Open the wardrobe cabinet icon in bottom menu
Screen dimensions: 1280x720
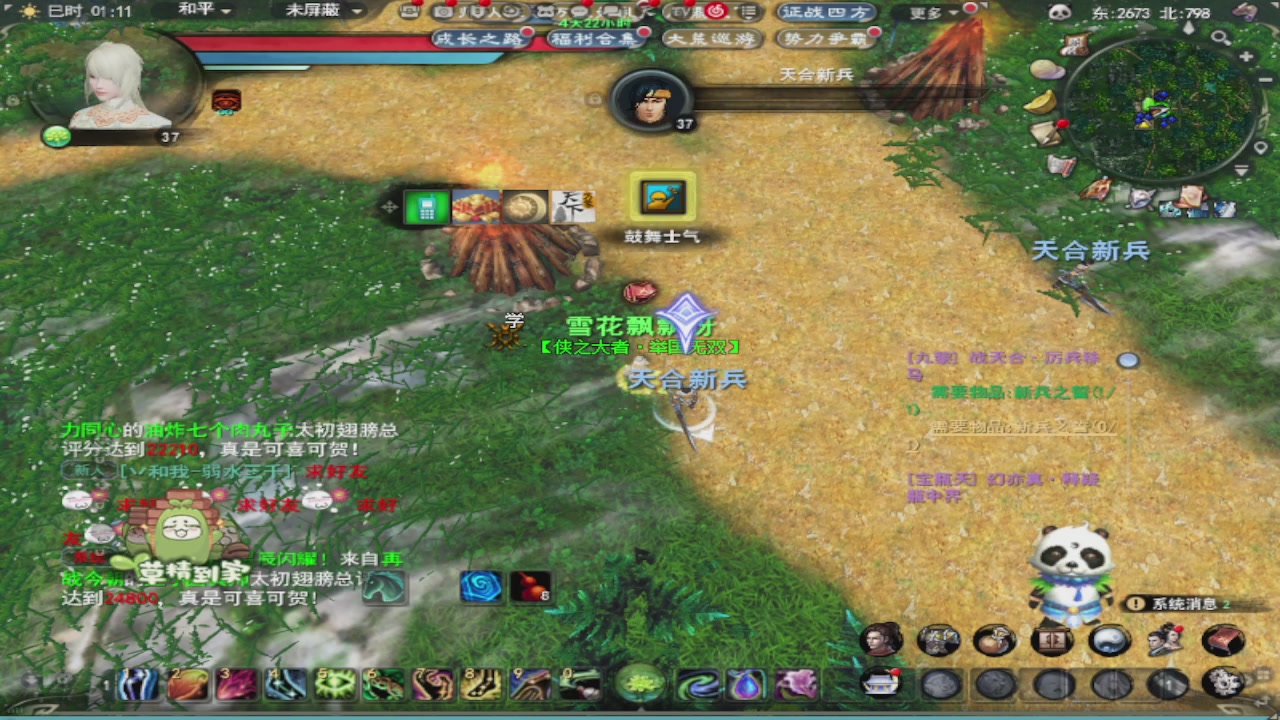1050,640
